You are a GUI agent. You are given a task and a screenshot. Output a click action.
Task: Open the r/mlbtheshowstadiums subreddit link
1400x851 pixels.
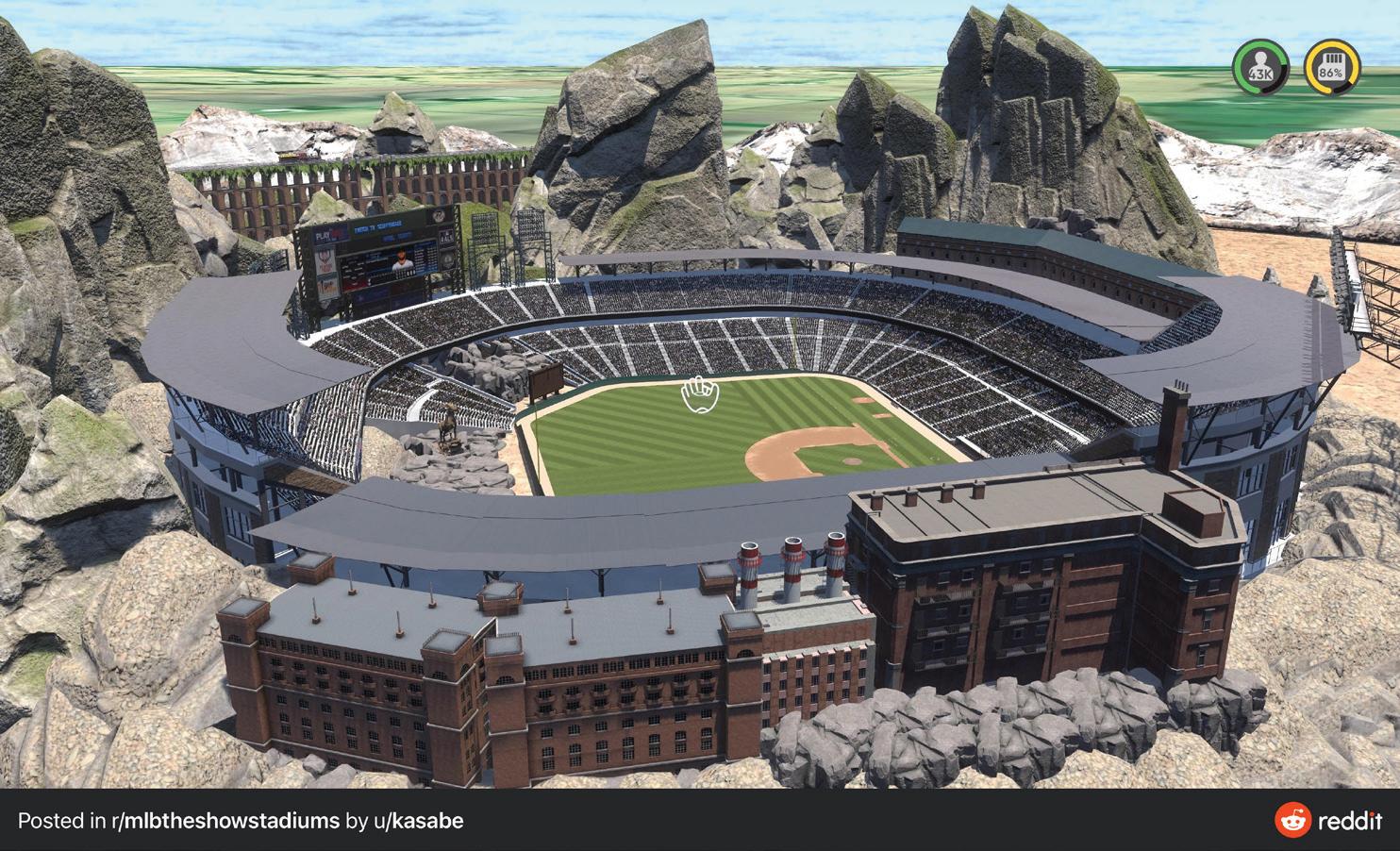pyautogui.click(x=224, y=821)
